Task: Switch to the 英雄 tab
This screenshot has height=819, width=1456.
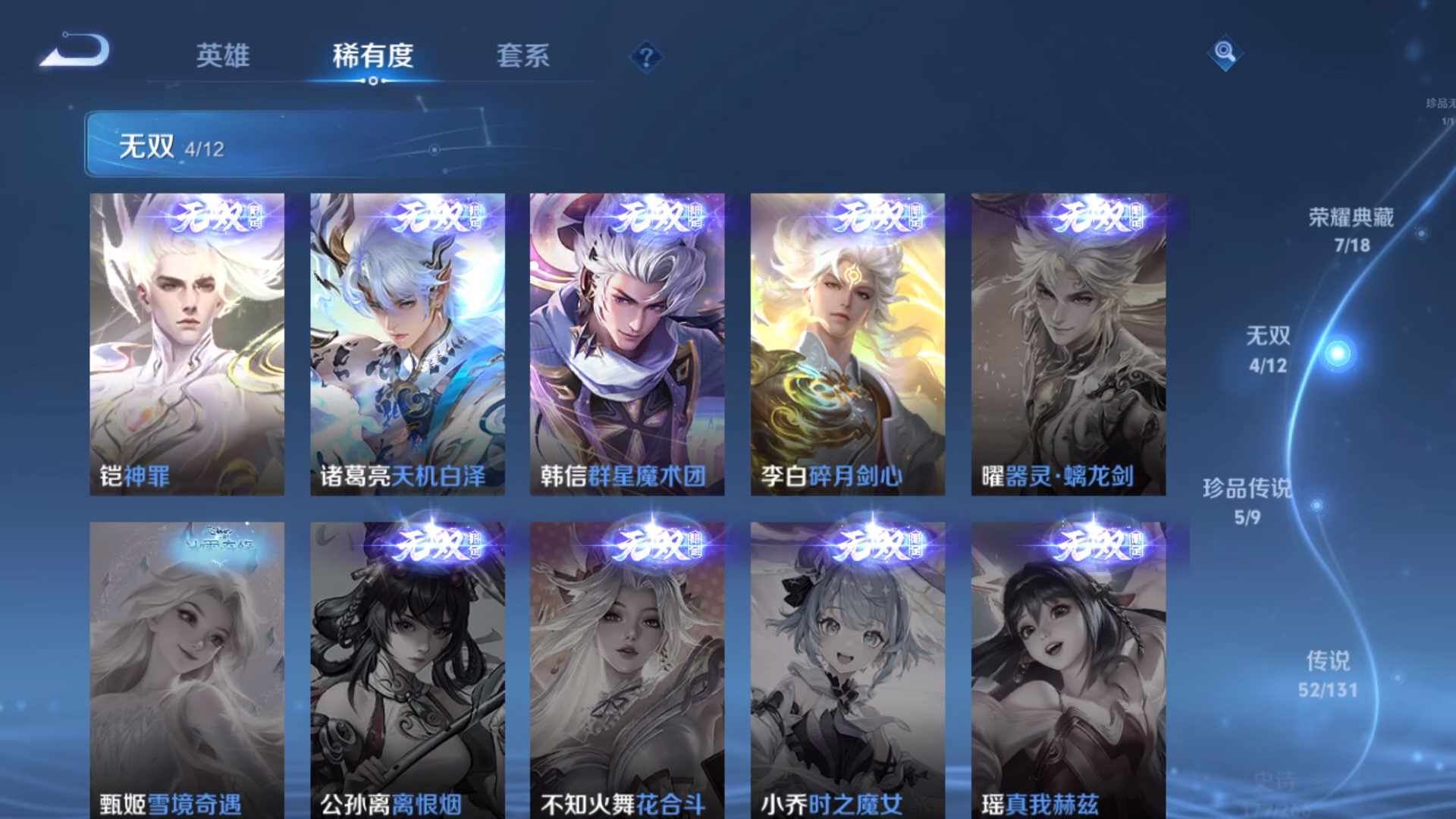Action: (x=223, y=57)
